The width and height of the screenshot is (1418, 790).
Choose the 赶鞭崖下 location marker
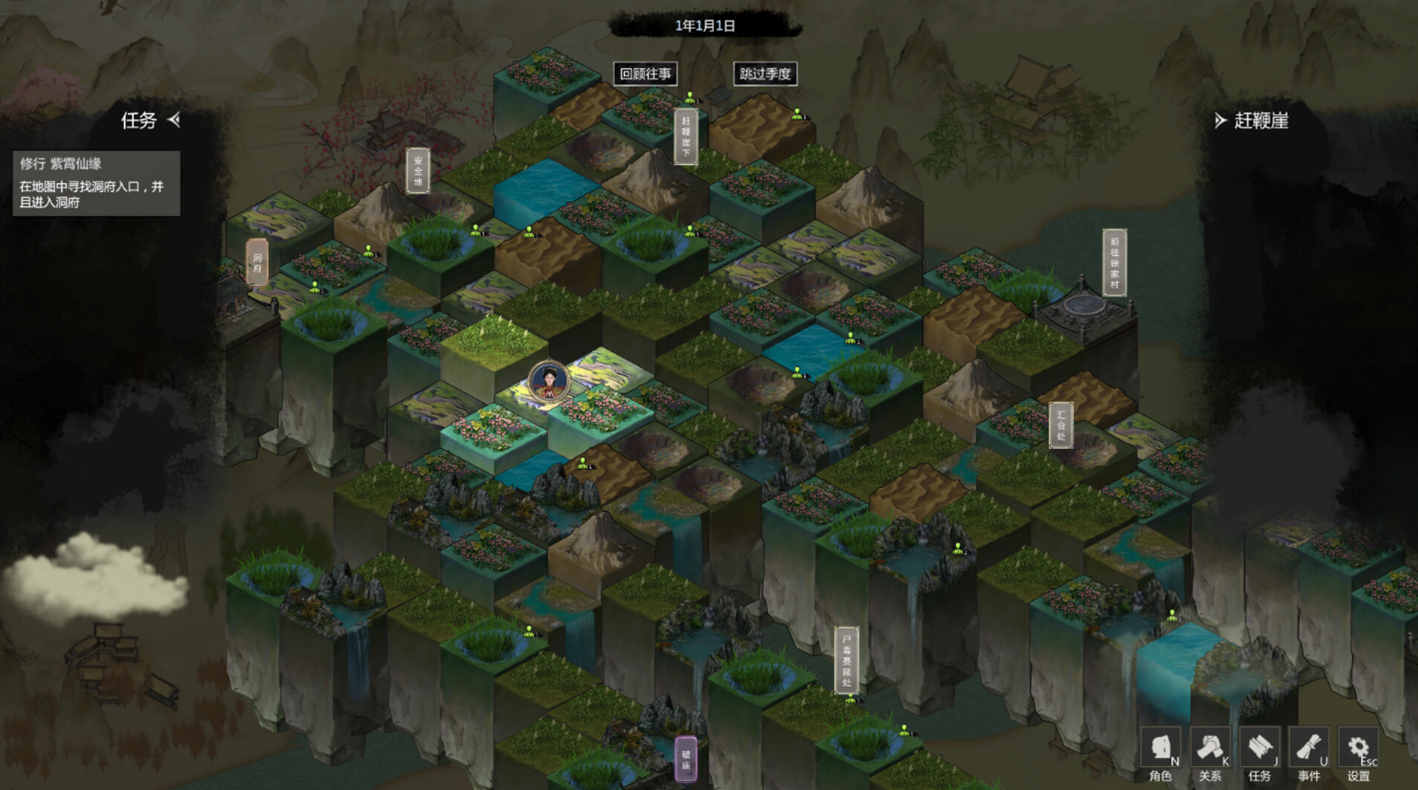tap(686, 136)
